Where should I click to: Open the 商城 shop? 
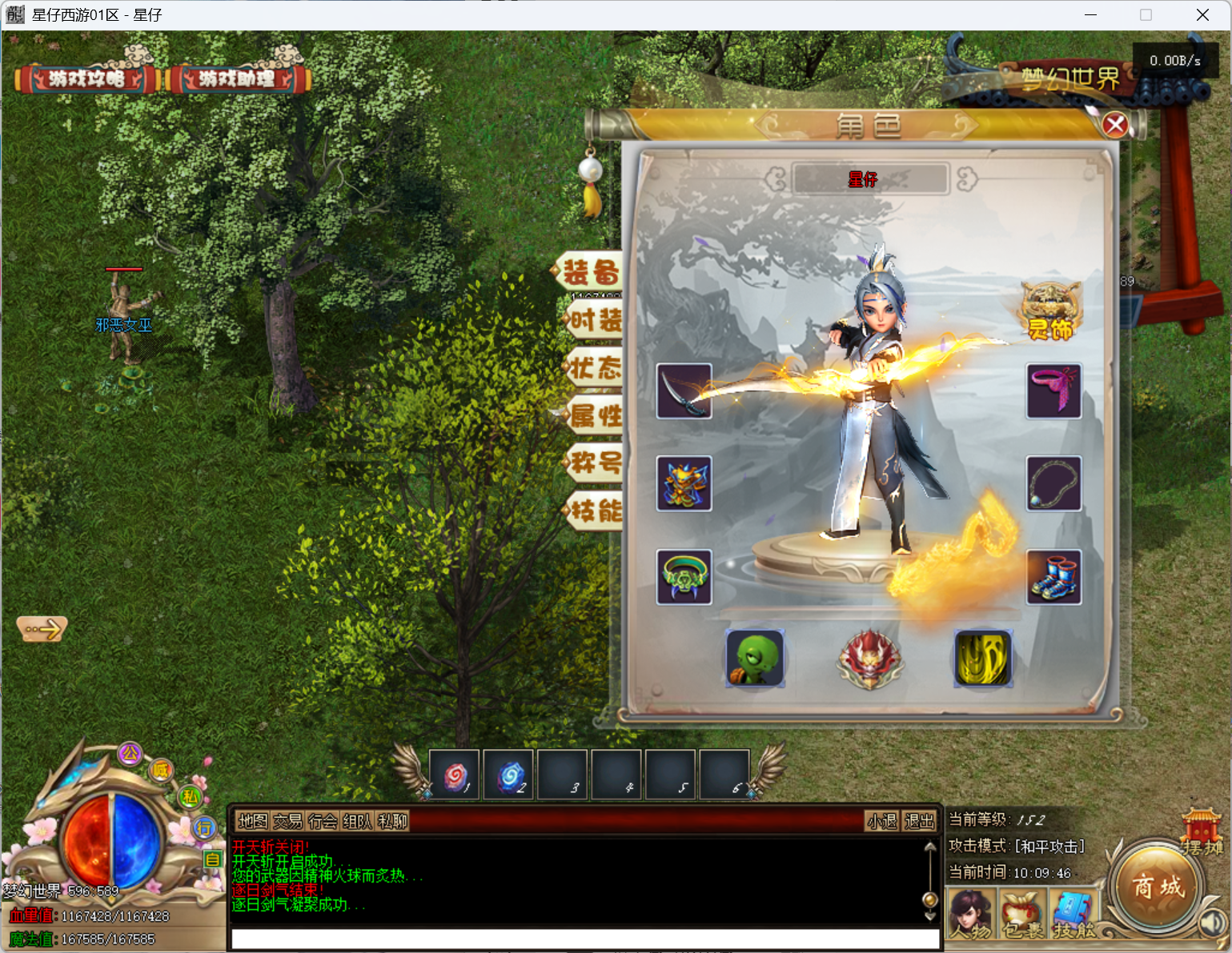(x=1157, y=887)
